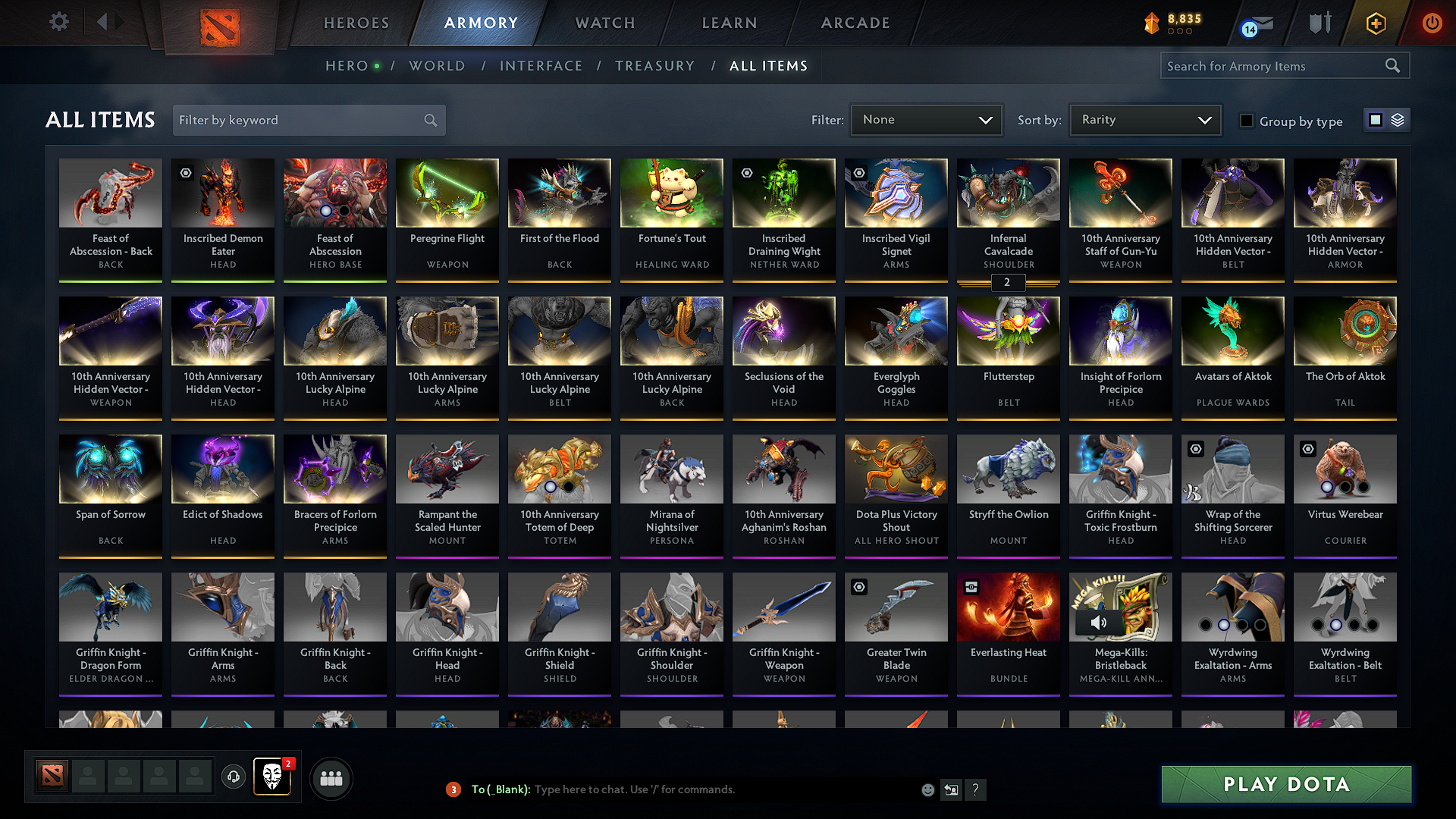Open the friends list icon
This screenshot has height=819, width=1456.
point(331,777)
